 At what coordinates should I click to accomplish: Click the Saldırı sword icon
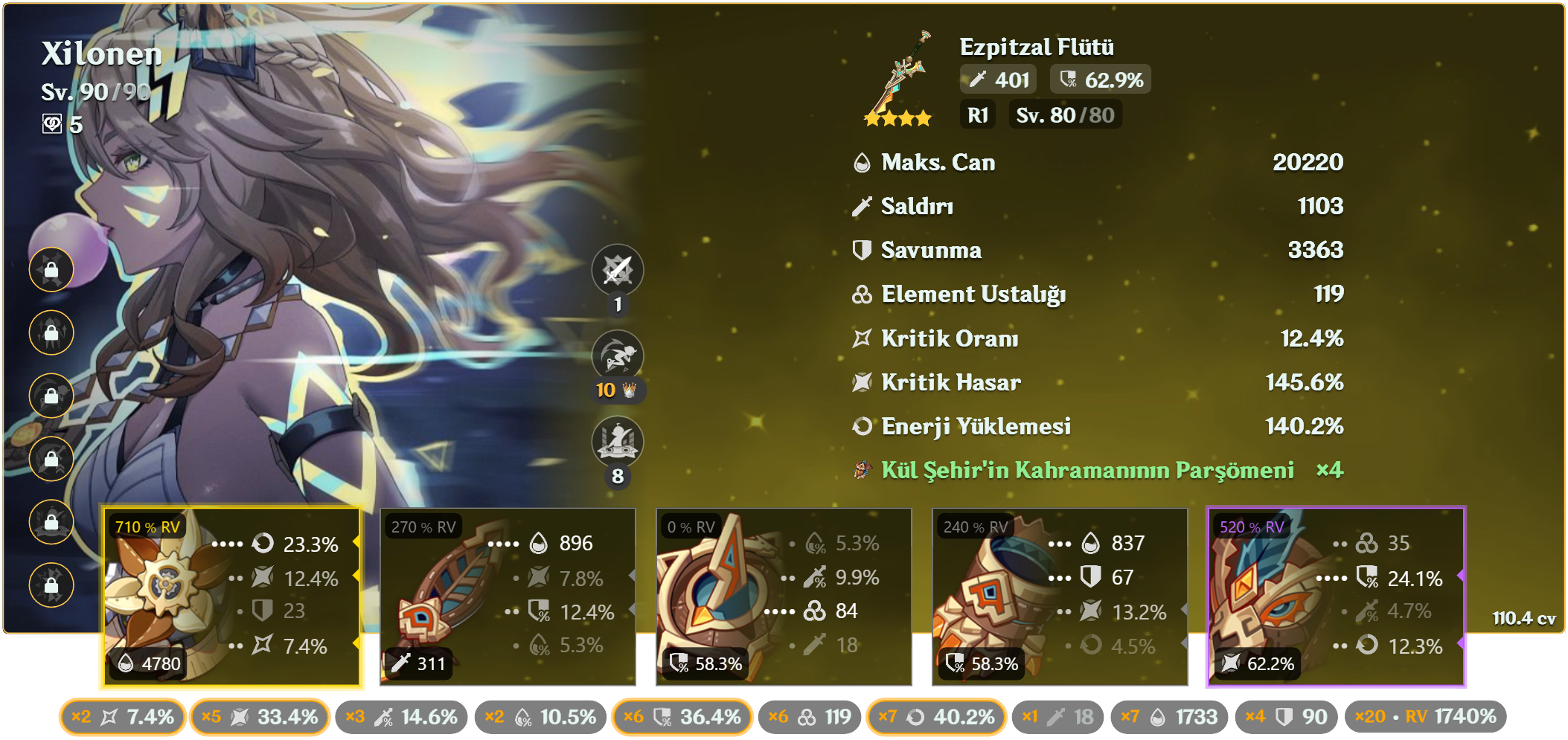pyautogui.click(x=860, y=207)
